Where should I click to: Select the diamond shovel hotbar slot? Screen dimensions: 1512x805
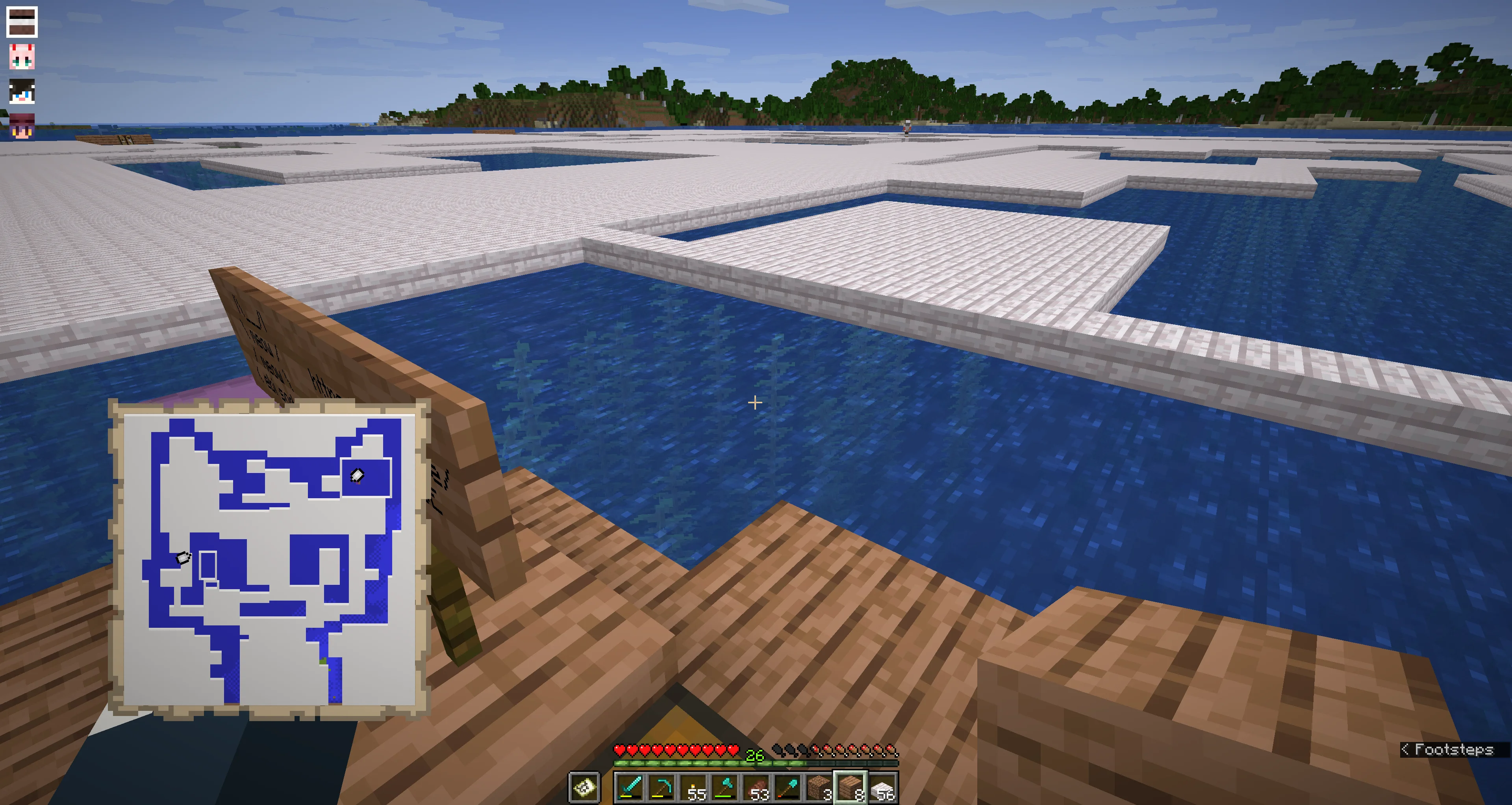pos(788,787)
